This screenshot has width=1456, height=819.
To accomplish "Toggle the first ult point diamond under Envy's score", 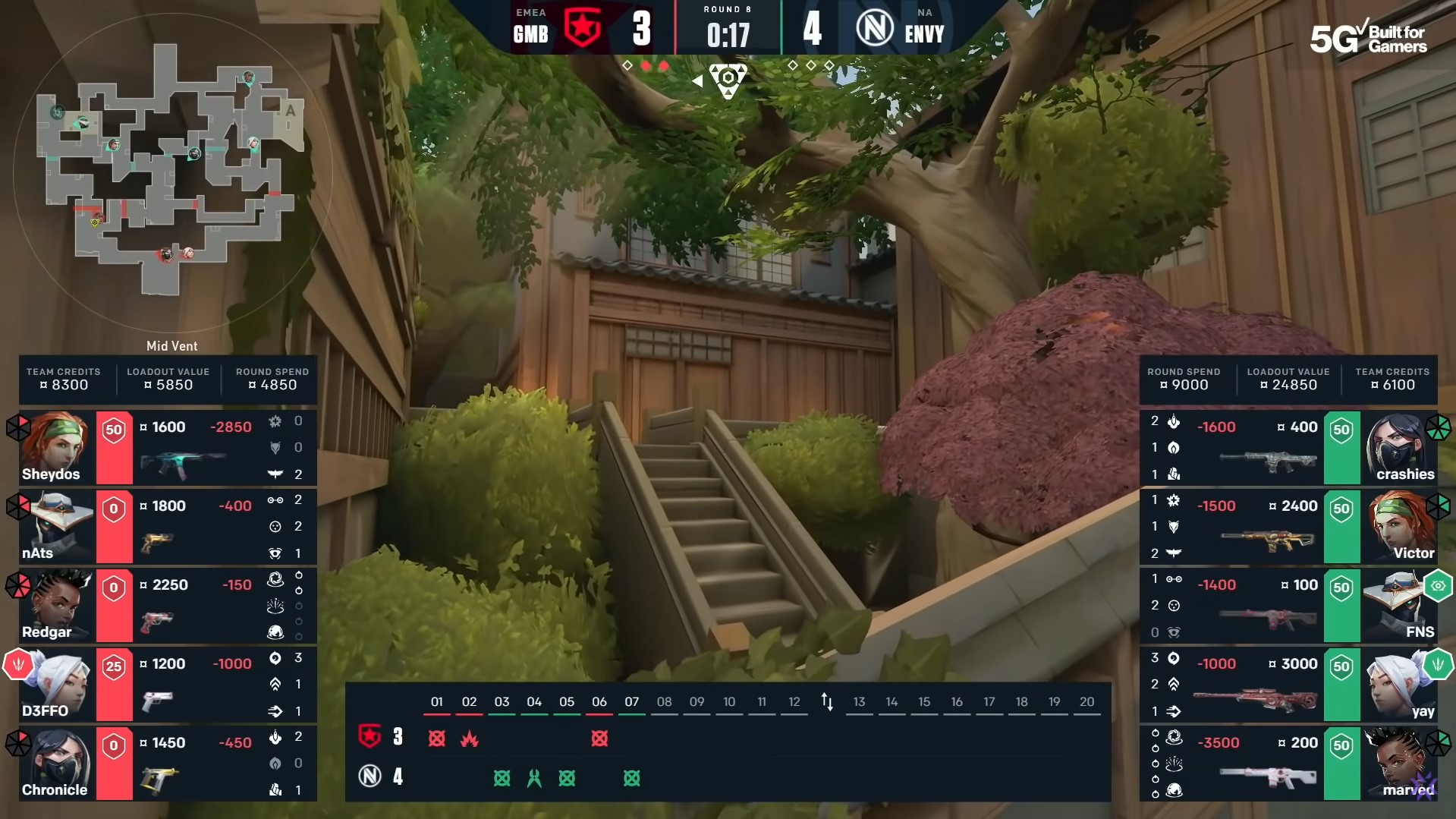I will (x=792, y=66).
